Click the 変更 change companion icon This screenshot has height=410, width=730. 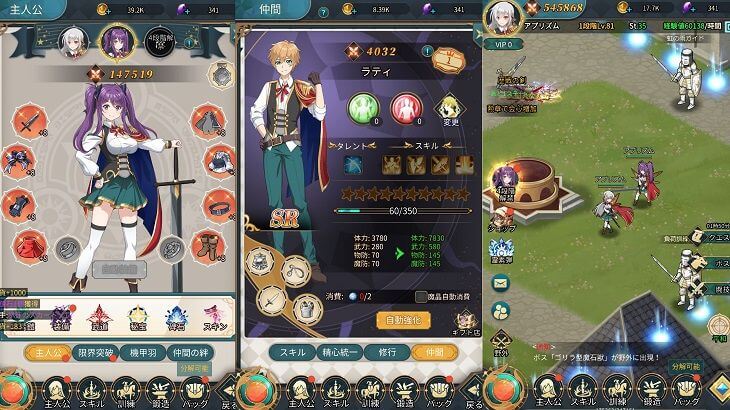tap(451, 109)
